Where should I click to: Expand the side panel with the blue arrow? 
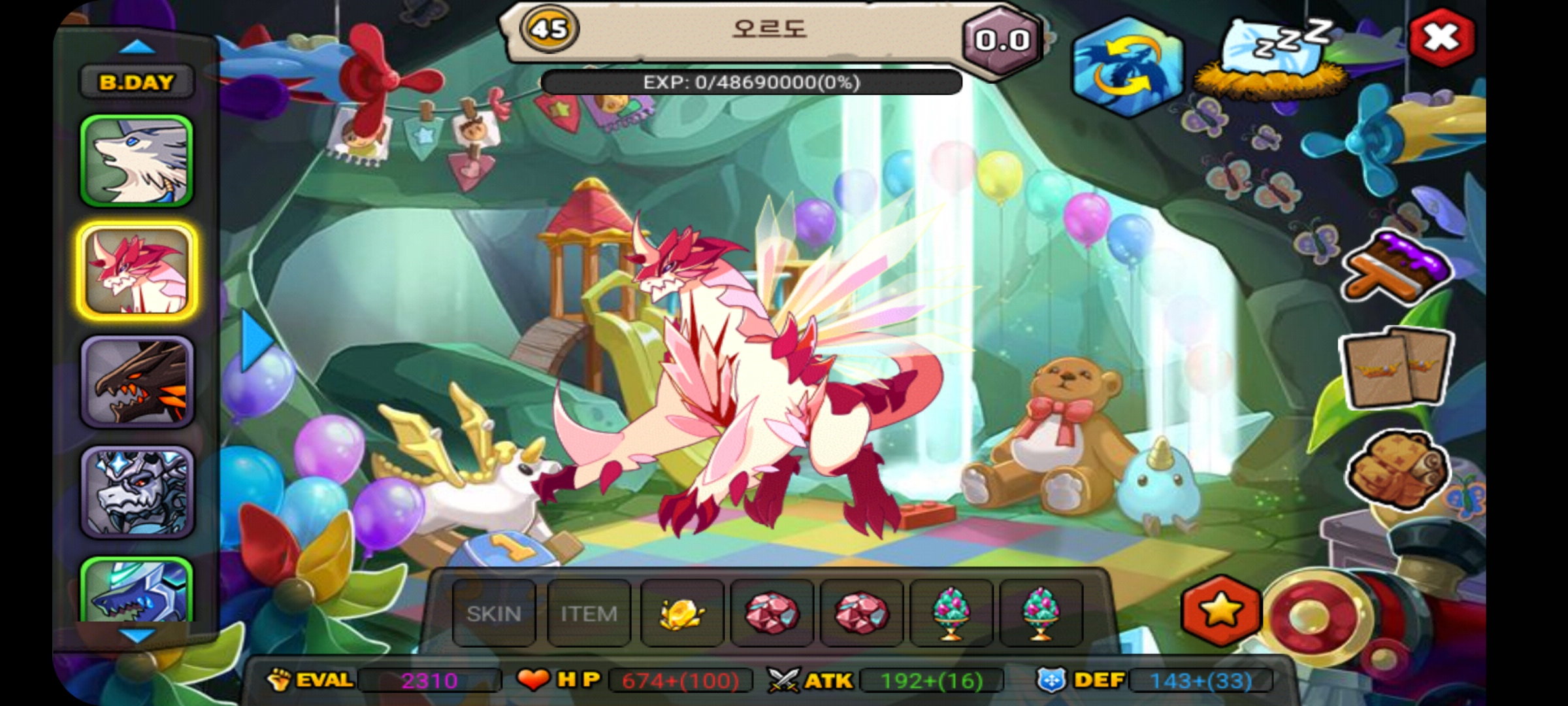pos(256,340)
